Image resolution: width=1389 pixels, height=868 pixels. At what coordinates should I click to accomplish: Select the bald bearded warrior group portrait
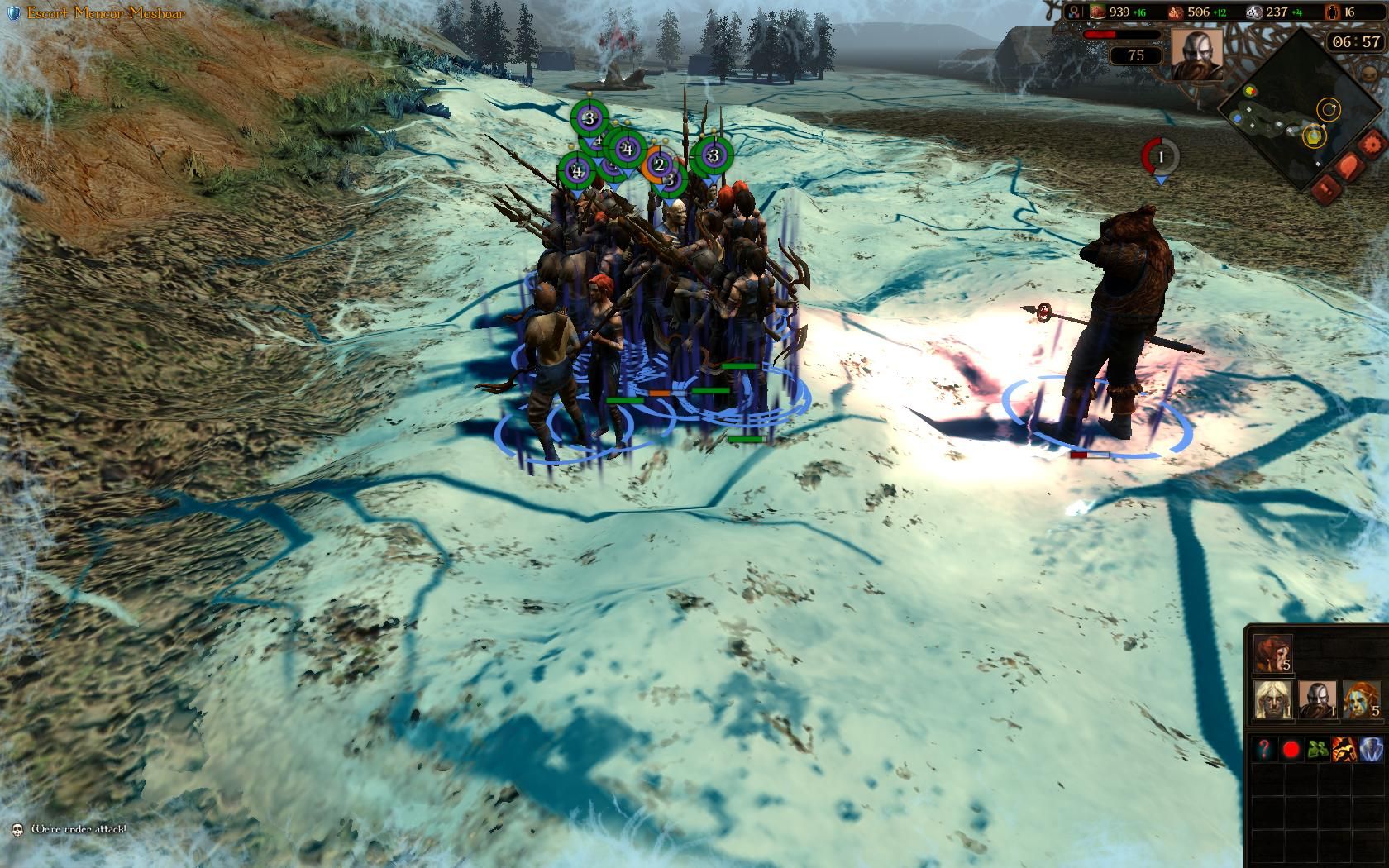[1316, 700]
